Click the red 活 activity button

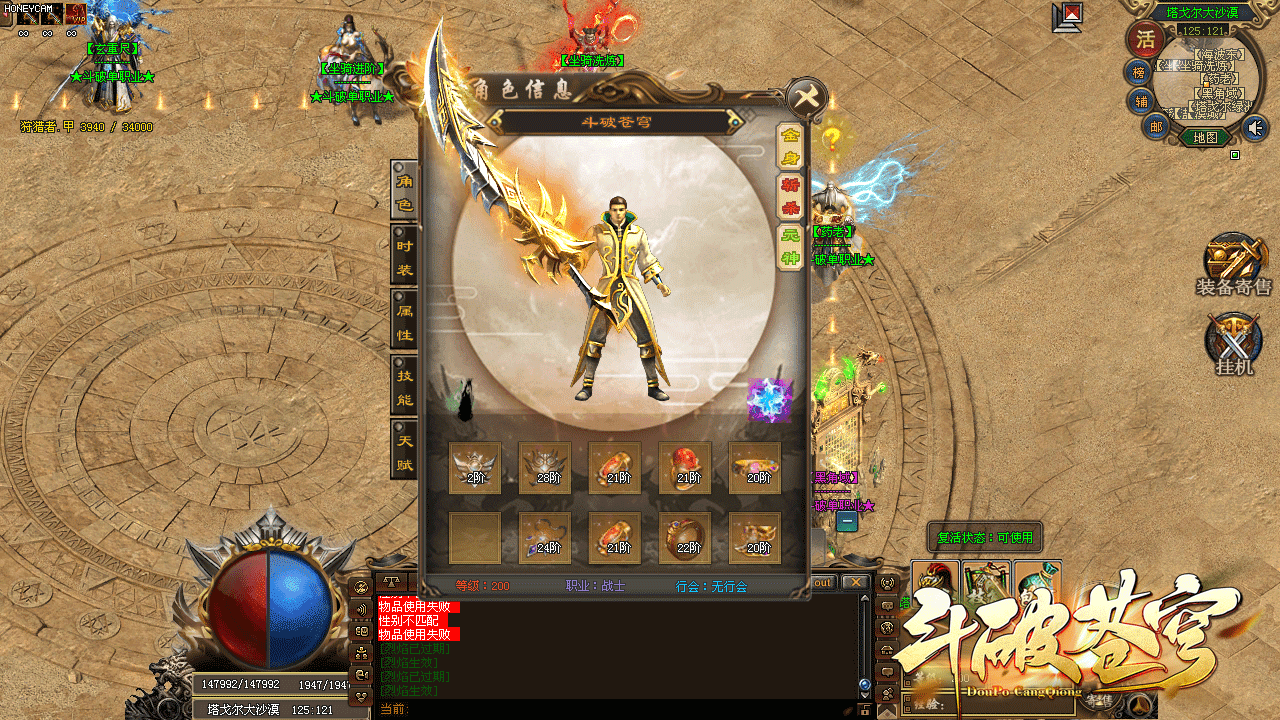coord(1143,40)
